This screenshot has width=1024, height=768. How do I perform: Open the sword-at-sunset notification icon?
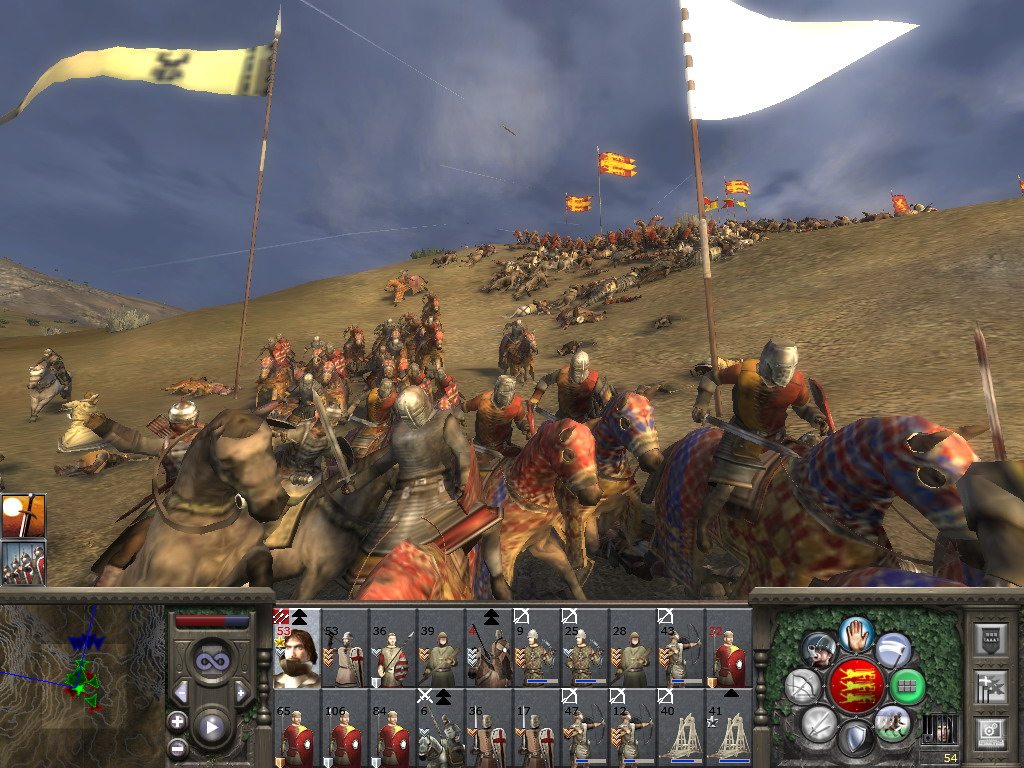tap(23, 516)
